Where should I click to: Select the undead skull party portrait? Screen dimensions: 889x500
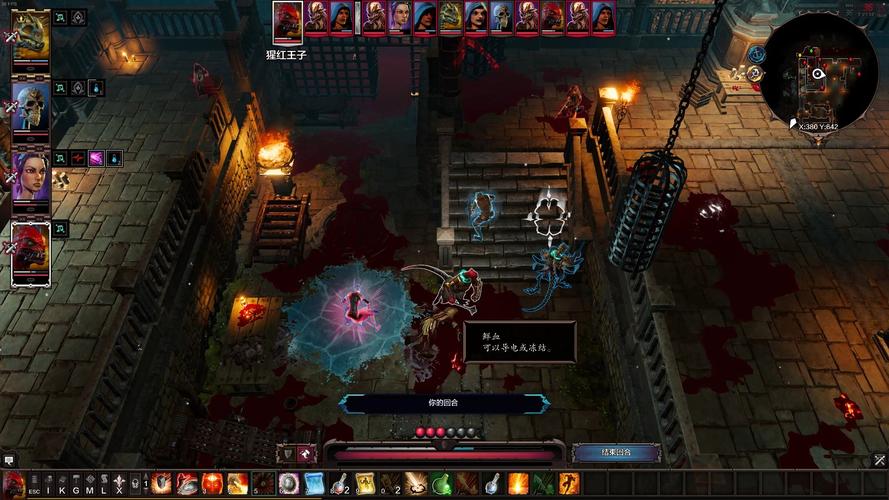[31, 105]
